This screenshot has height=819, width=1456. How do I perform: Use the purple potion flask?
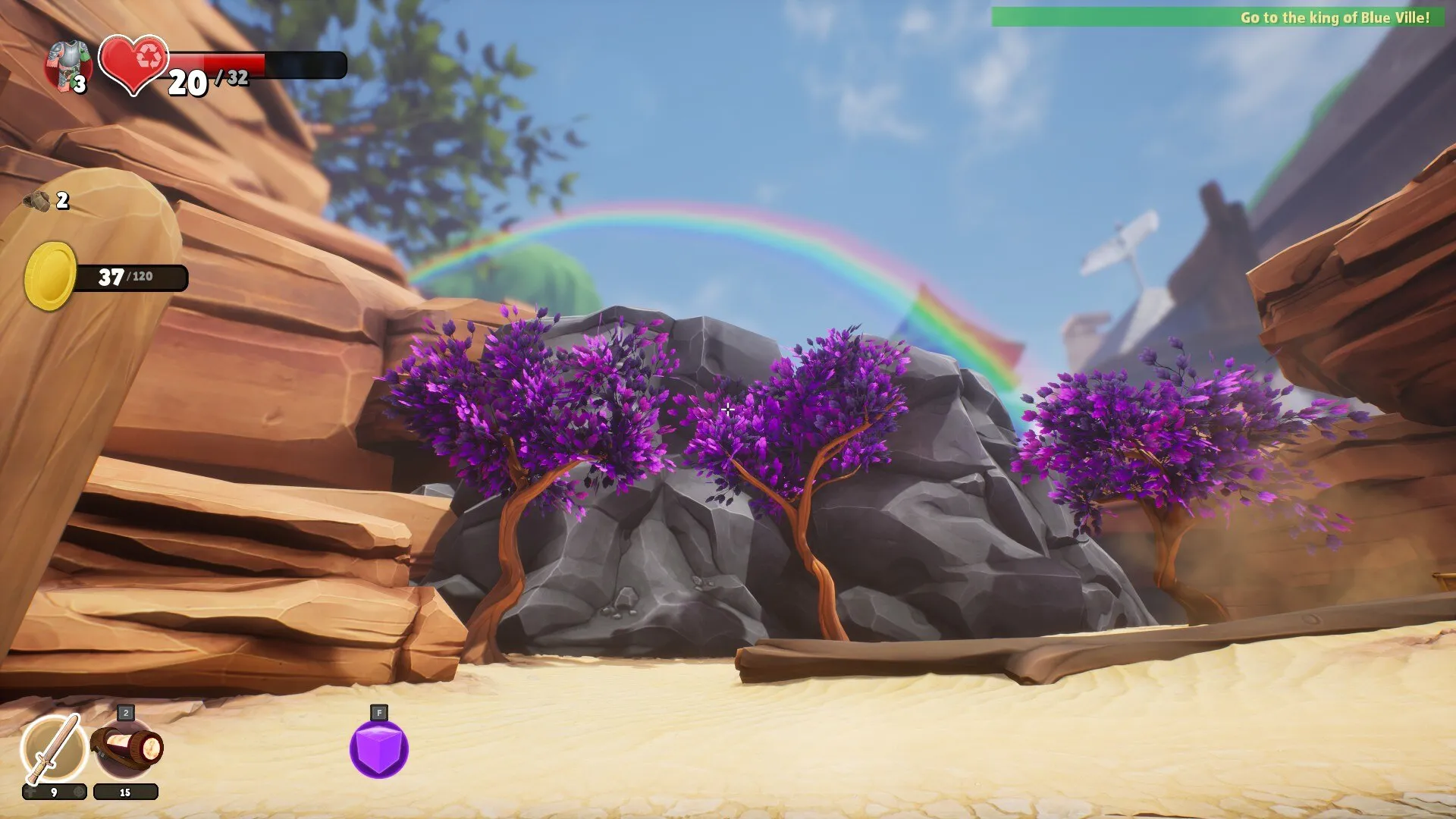(379, 749)
